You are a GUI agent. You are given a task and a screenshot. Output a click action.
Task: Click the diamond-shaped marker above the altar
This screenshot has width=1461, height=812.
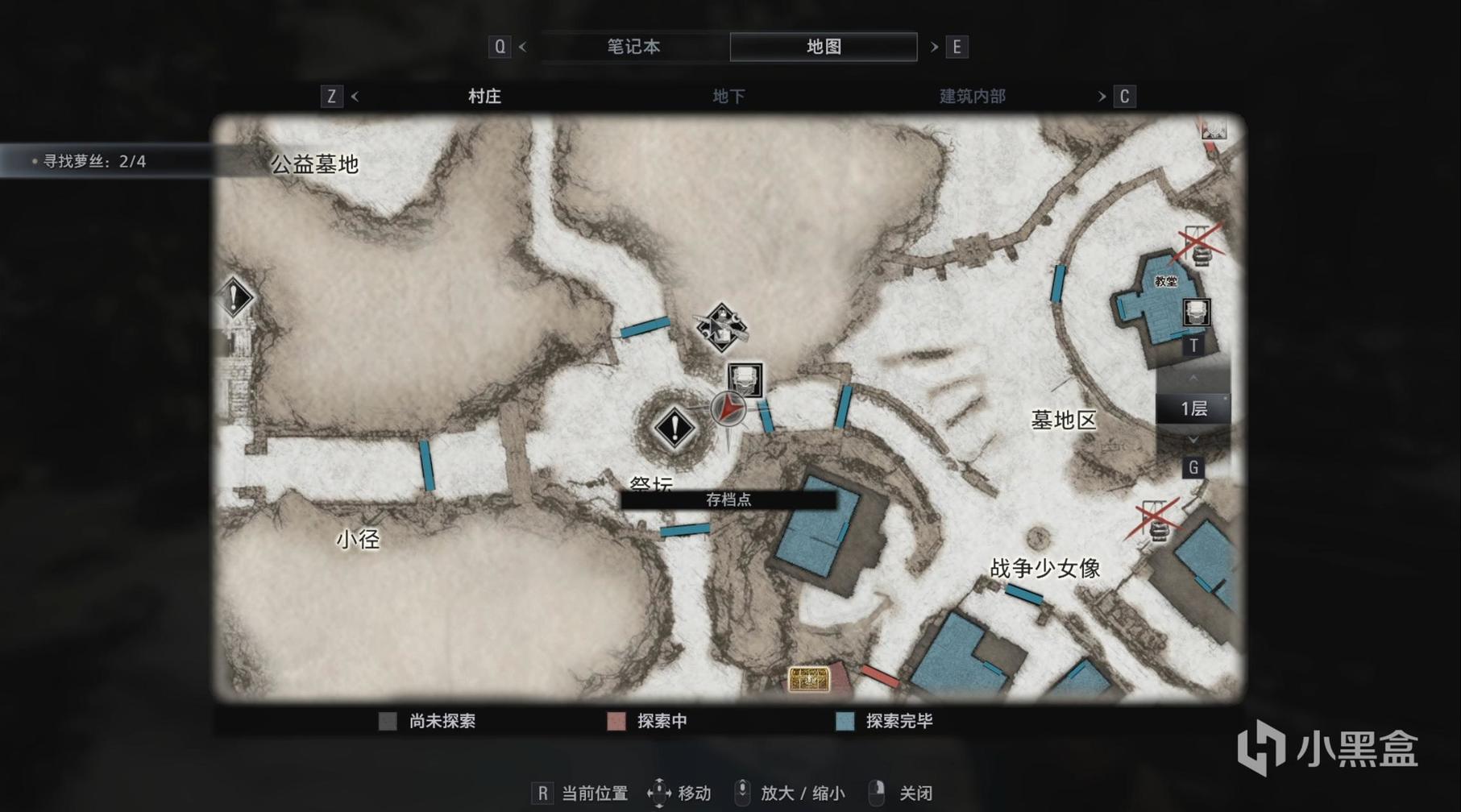tap(721, 327)
